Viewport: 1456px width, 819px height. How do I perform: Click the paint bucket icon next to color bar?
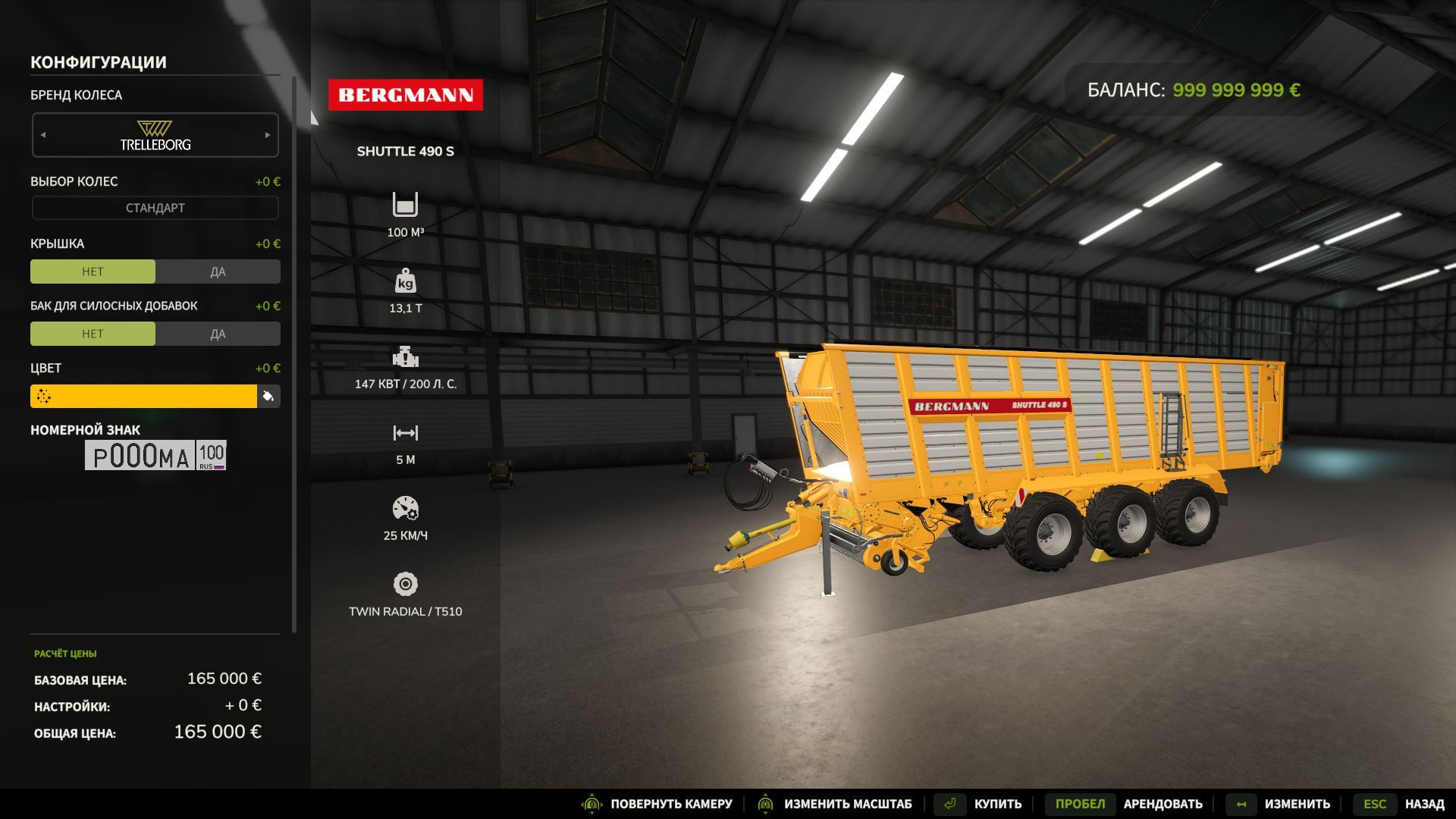pyautogui.click(x=269, y=396)
